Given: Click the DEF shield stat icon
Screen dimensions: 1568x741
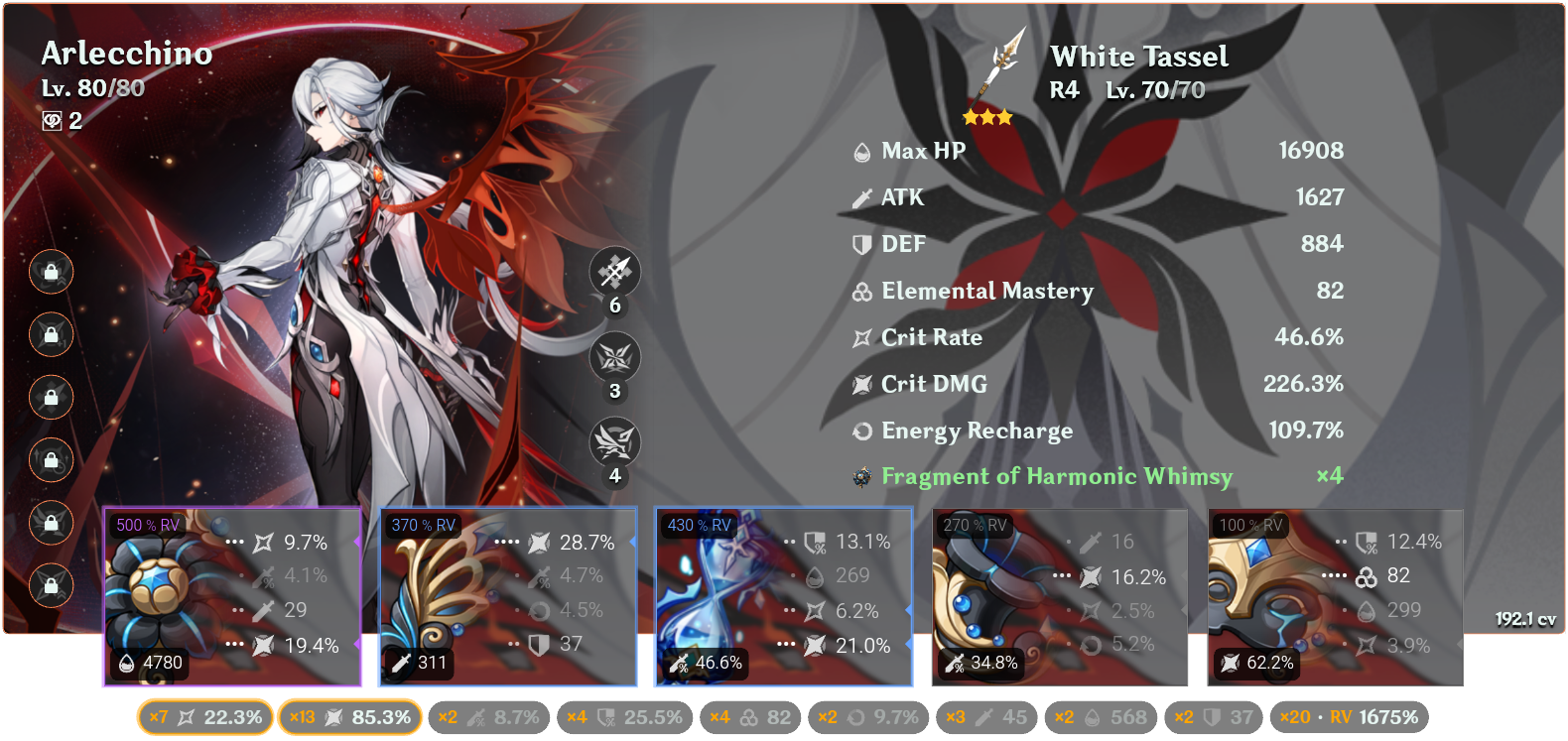Looking at the screenshot, I should 861,243.
